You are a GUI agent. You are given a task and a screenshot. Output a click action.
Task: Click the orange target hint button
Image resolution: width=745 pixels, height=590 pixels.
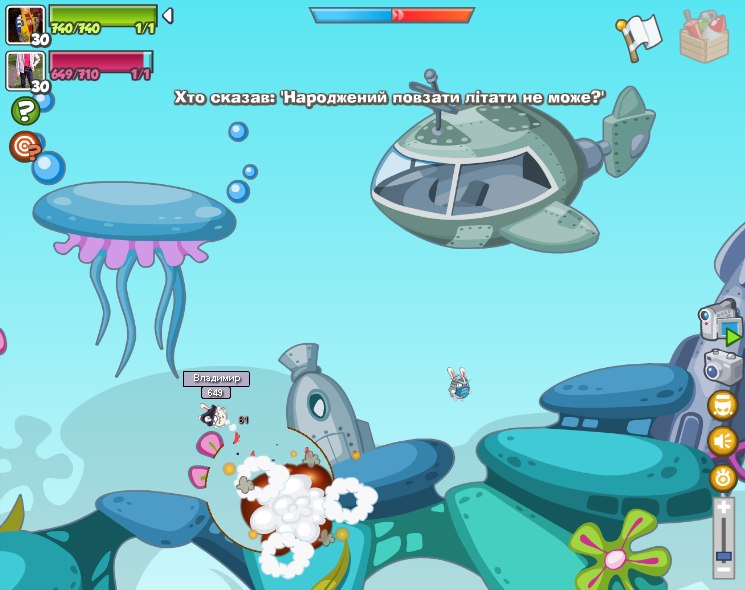tap(25, 146)
